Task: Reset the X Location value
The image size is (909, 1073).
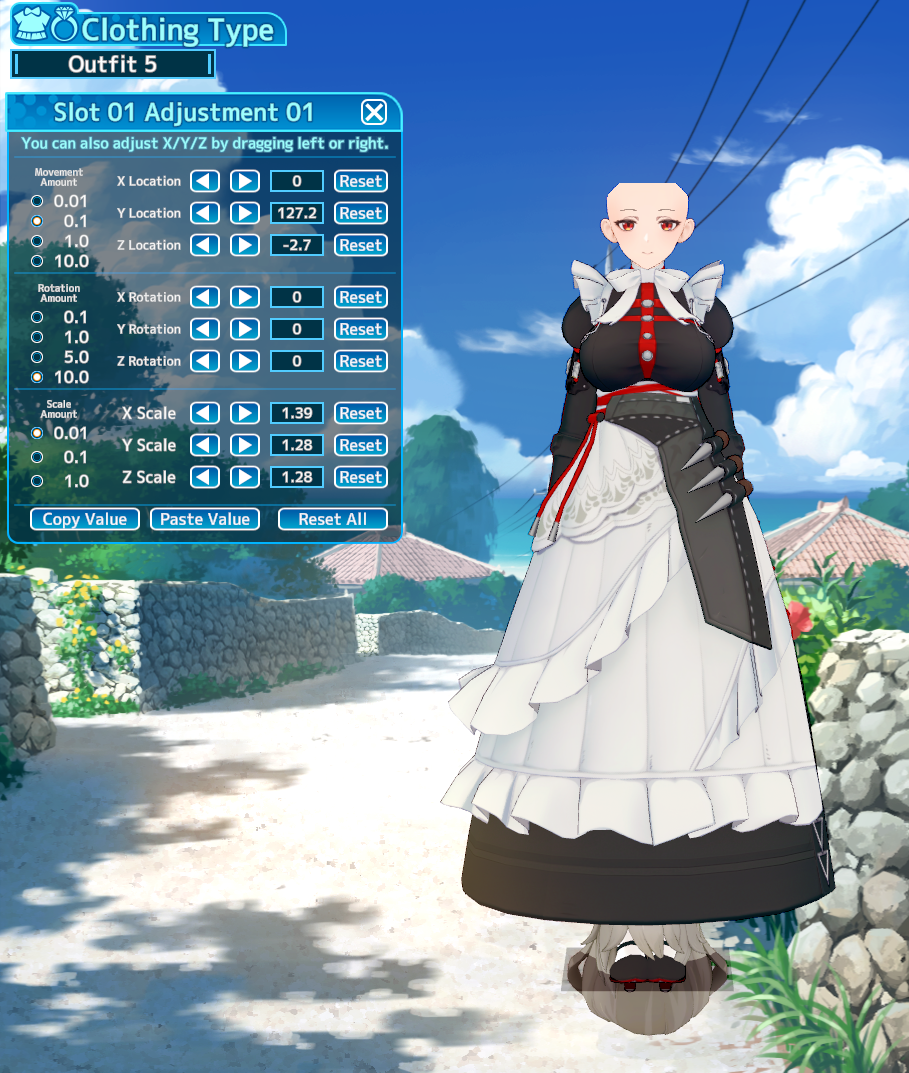Action: (360, 181)
